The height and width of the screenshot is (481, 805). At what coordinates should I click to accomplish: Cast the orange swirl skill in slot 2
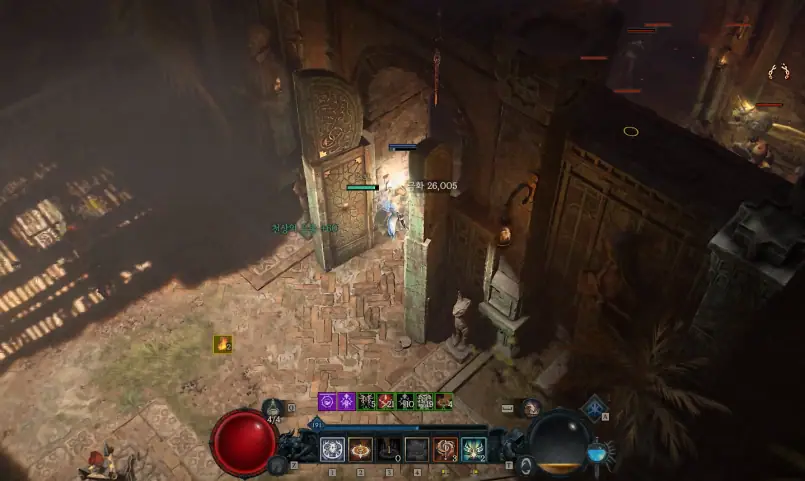(x=360, y=450)
